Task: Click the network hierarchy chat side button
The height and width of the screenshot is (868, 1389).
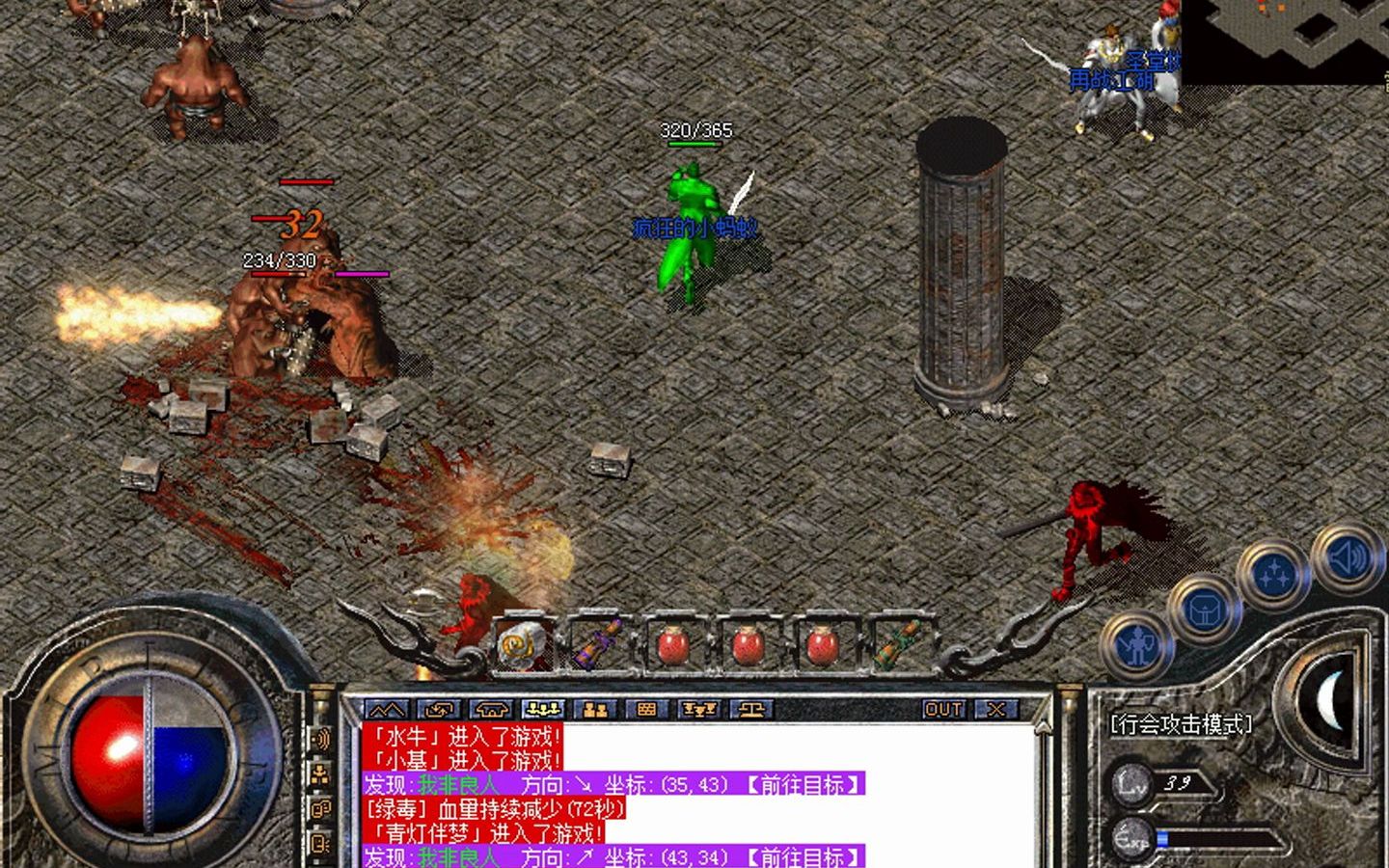Action: pyautogui.click(x=320, y=773)
